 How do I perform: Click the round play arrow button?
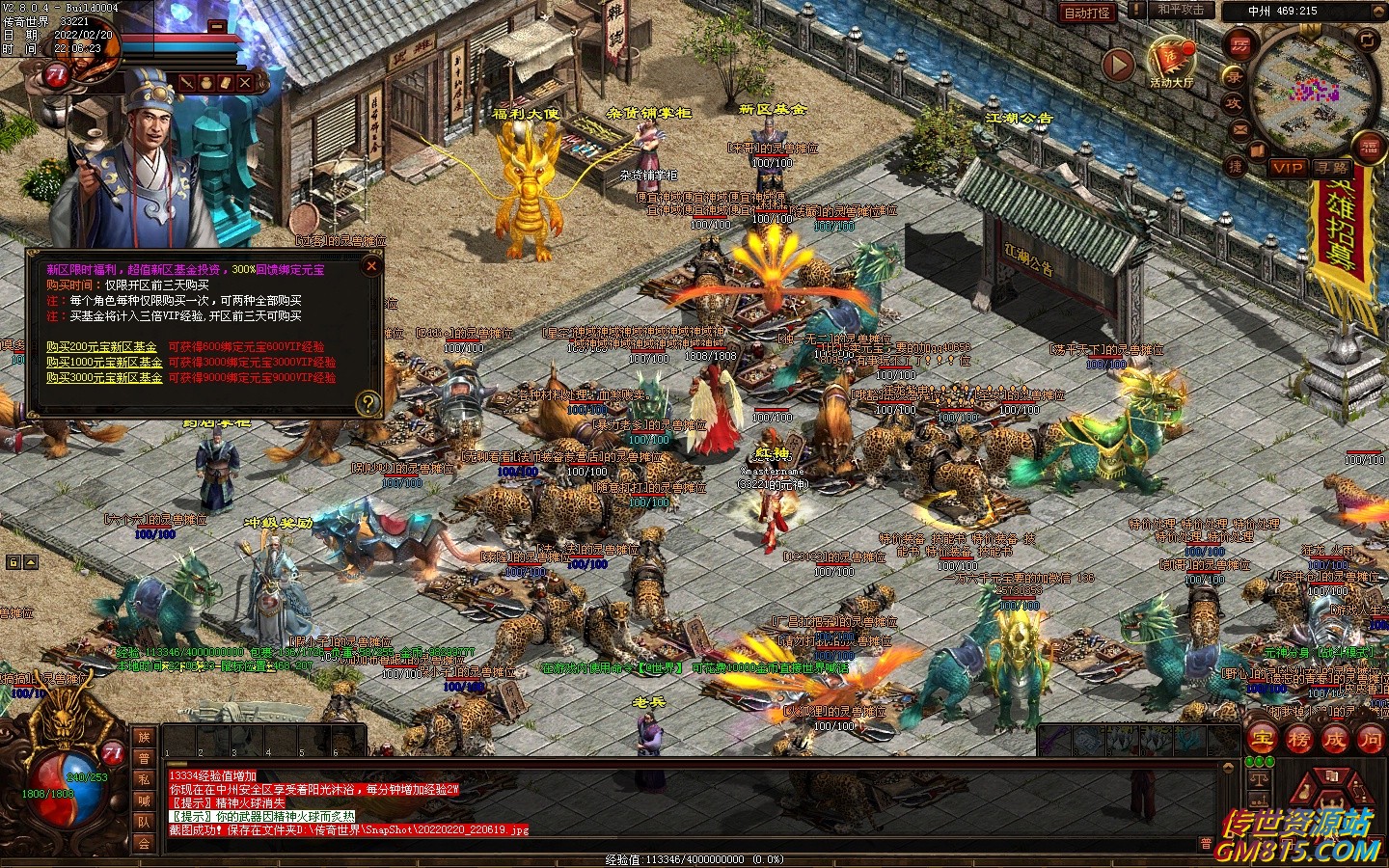click(1118, 65)
